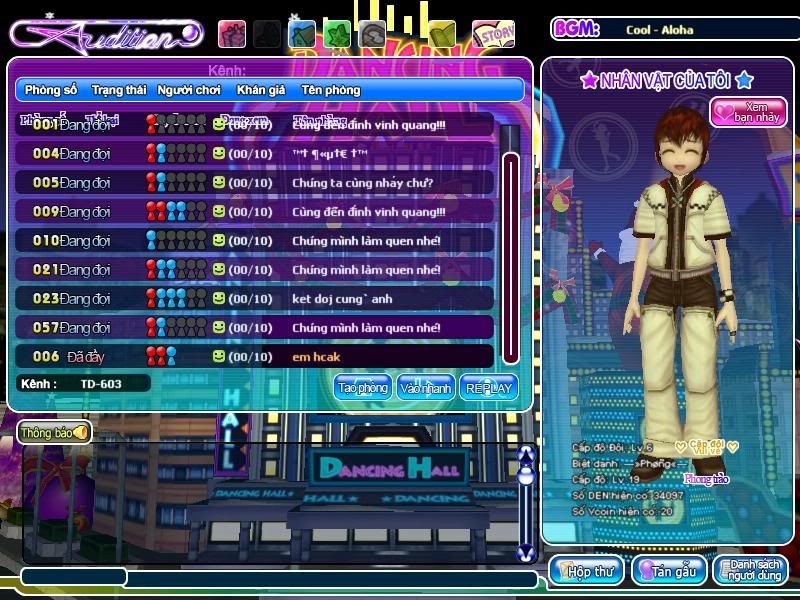Open the STORY mode icon
Image resolution: width=800 pixels, height=600 pixels.
[492, 34]
